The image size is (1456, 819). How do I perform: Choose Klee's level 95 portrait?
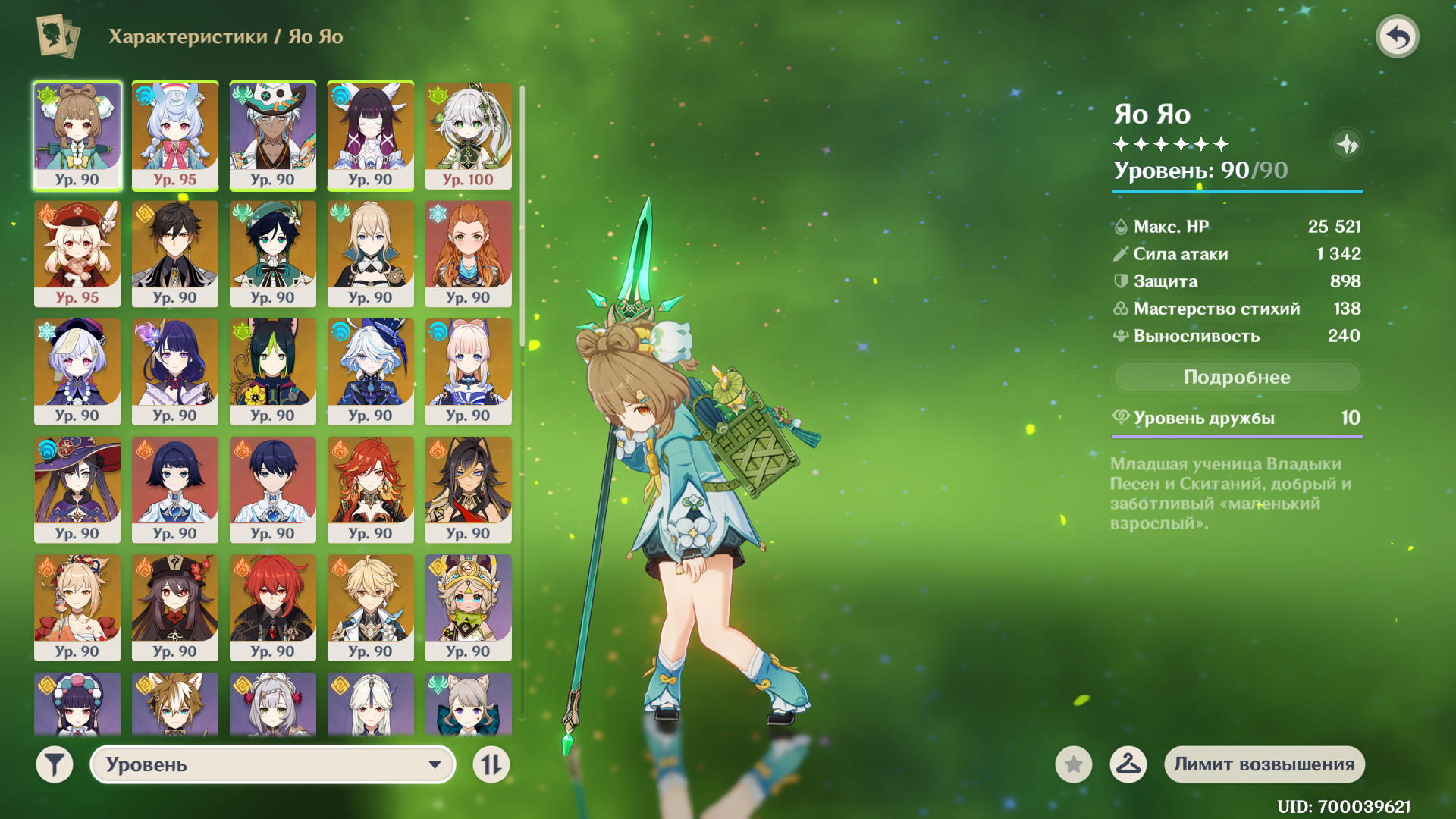point(77,253)
